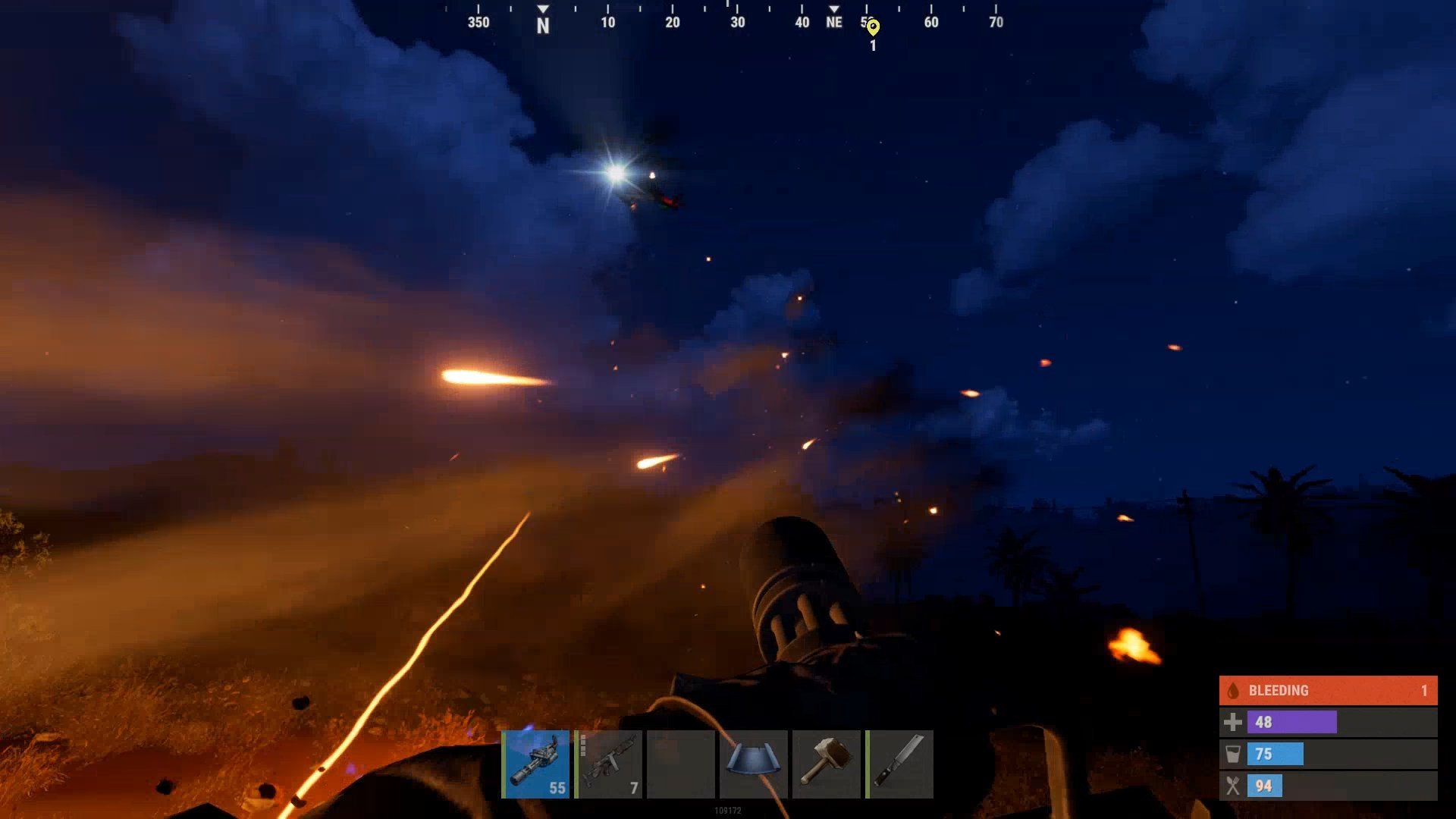Click the yellow map marker on compass
This screenshot has height=819, width=1456.
(873, 28)
